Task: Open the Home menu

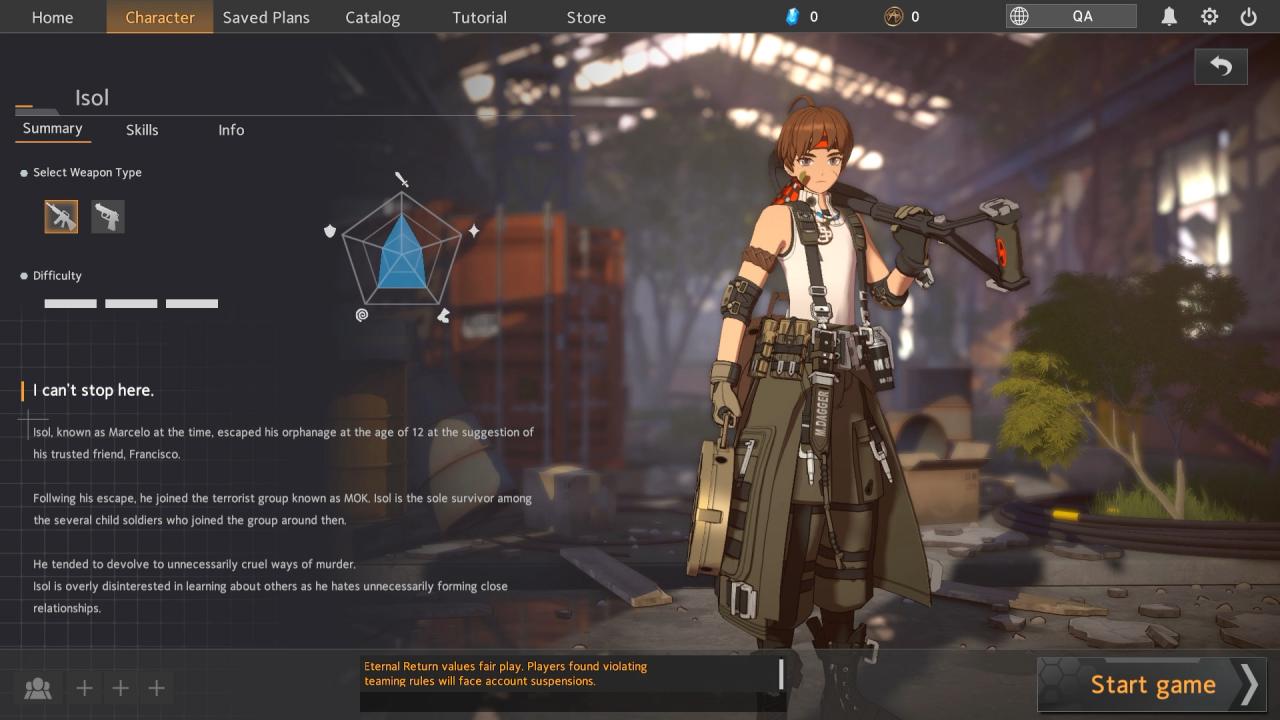Action: pyautogui.click(x=52, y=17)
